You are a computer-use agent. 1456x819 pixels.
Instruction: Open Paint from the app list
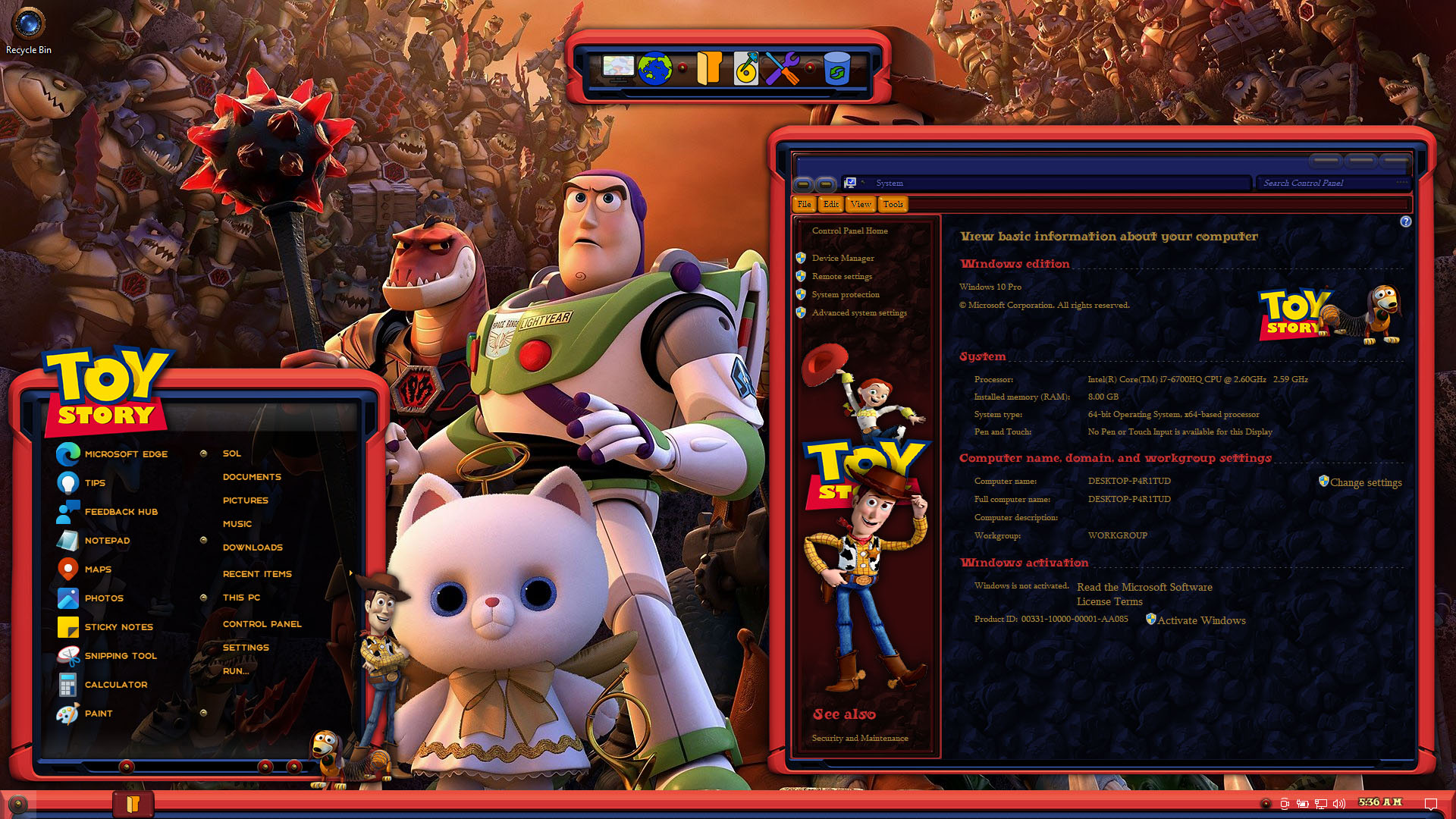tap(99, 714)
